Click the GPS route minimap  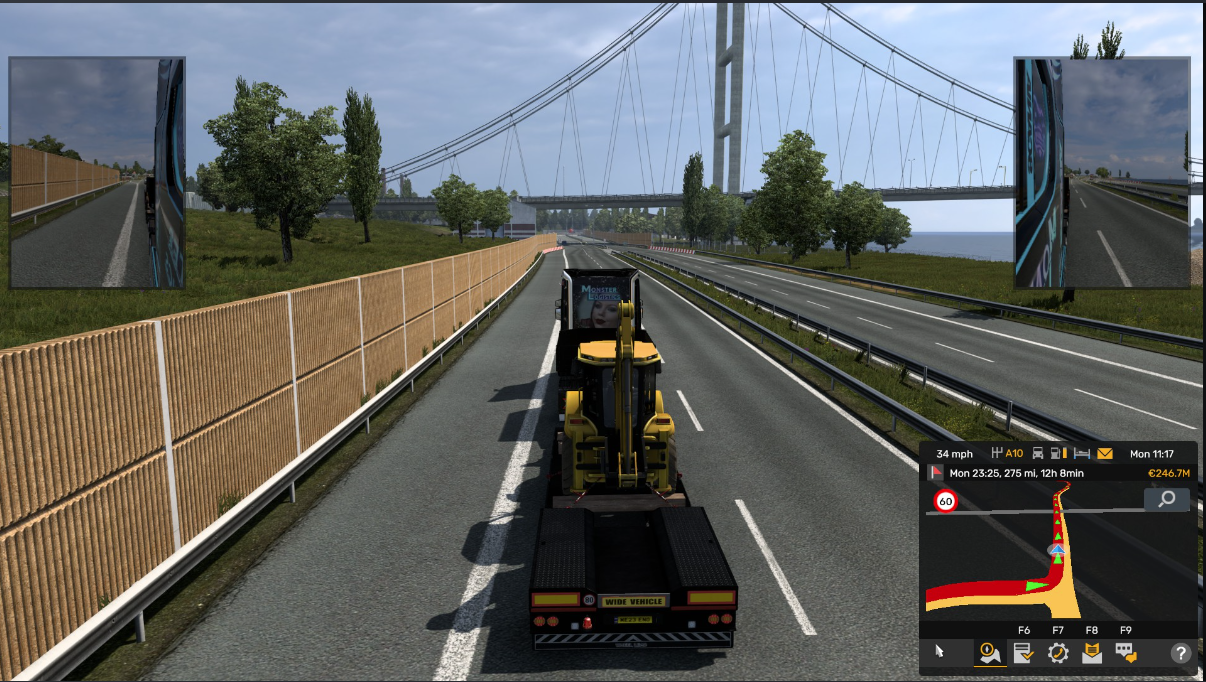1058,560
